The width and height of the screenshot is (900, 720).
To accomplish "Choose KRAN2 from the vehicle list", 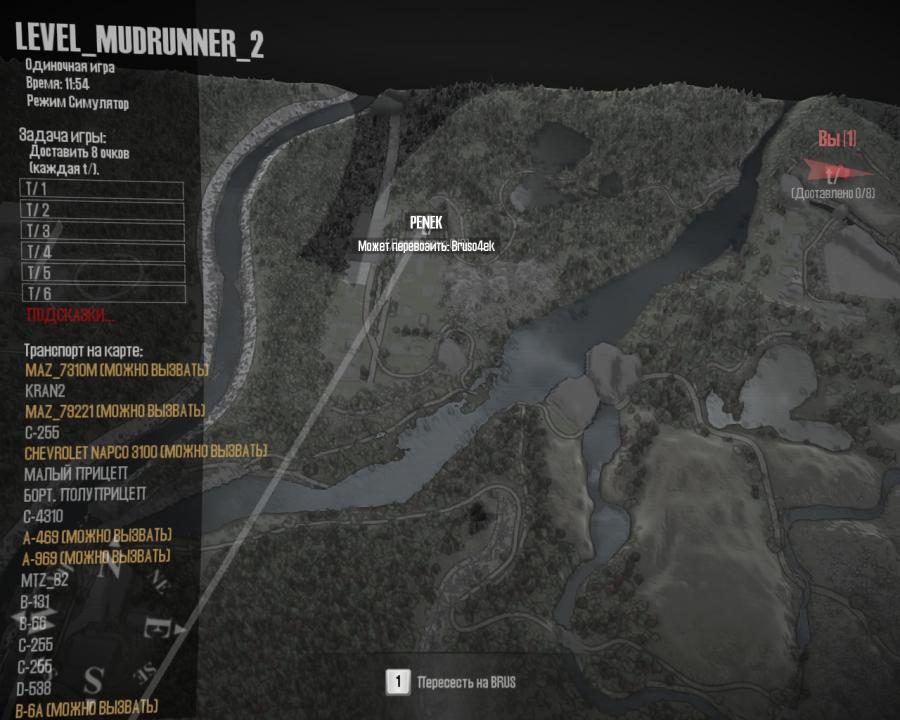I will (x=45, y=391).
